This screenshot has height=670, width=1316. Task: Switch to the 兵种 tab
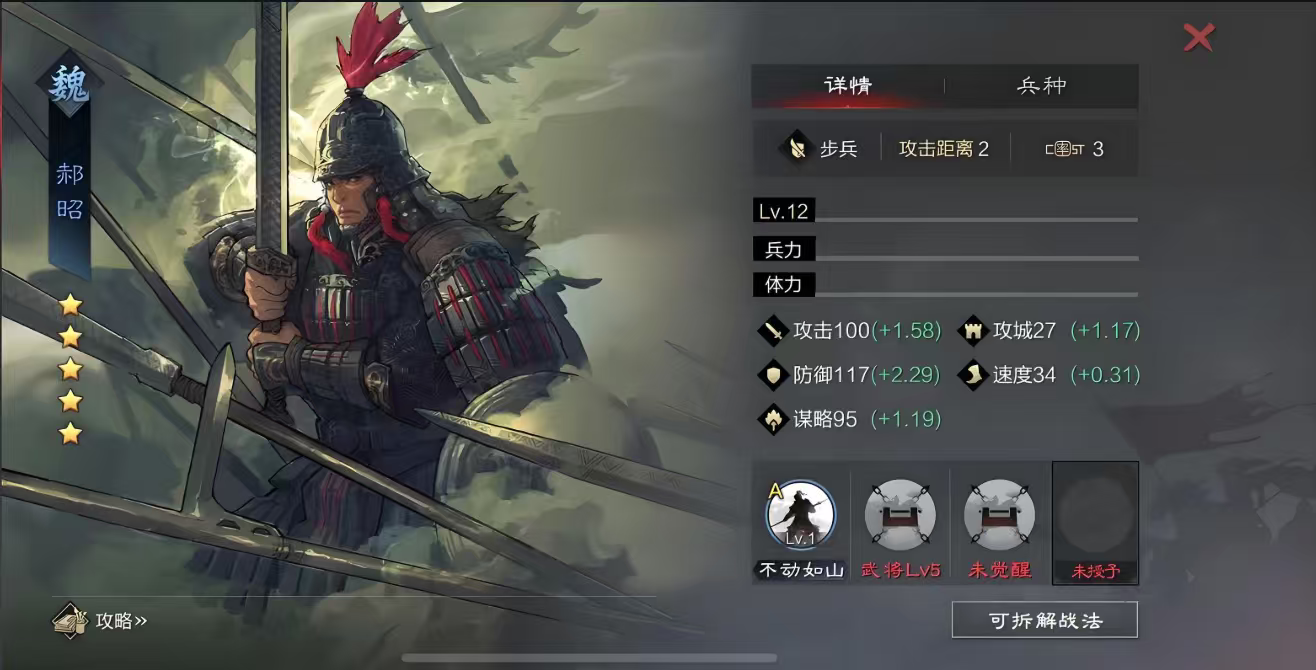[1041, 86]
